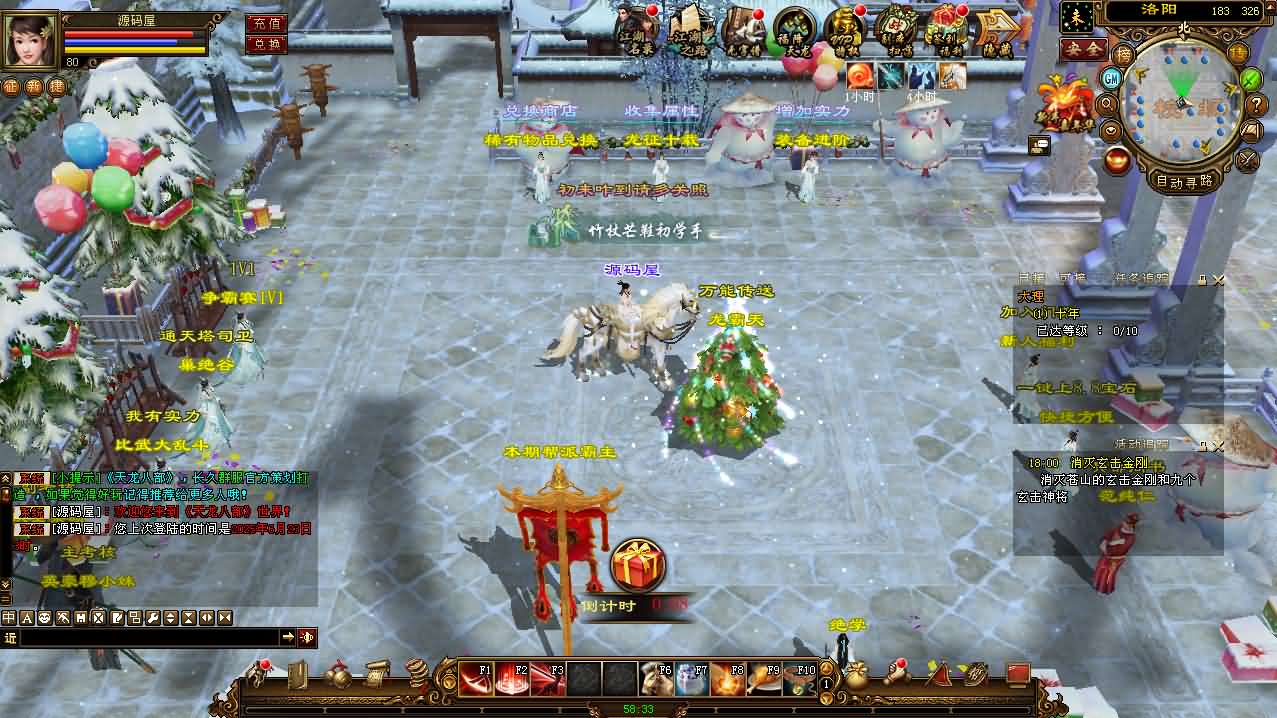Close the quest tracker panel
Screen dimensions: 1277x718
click(x=1218, y=281)
